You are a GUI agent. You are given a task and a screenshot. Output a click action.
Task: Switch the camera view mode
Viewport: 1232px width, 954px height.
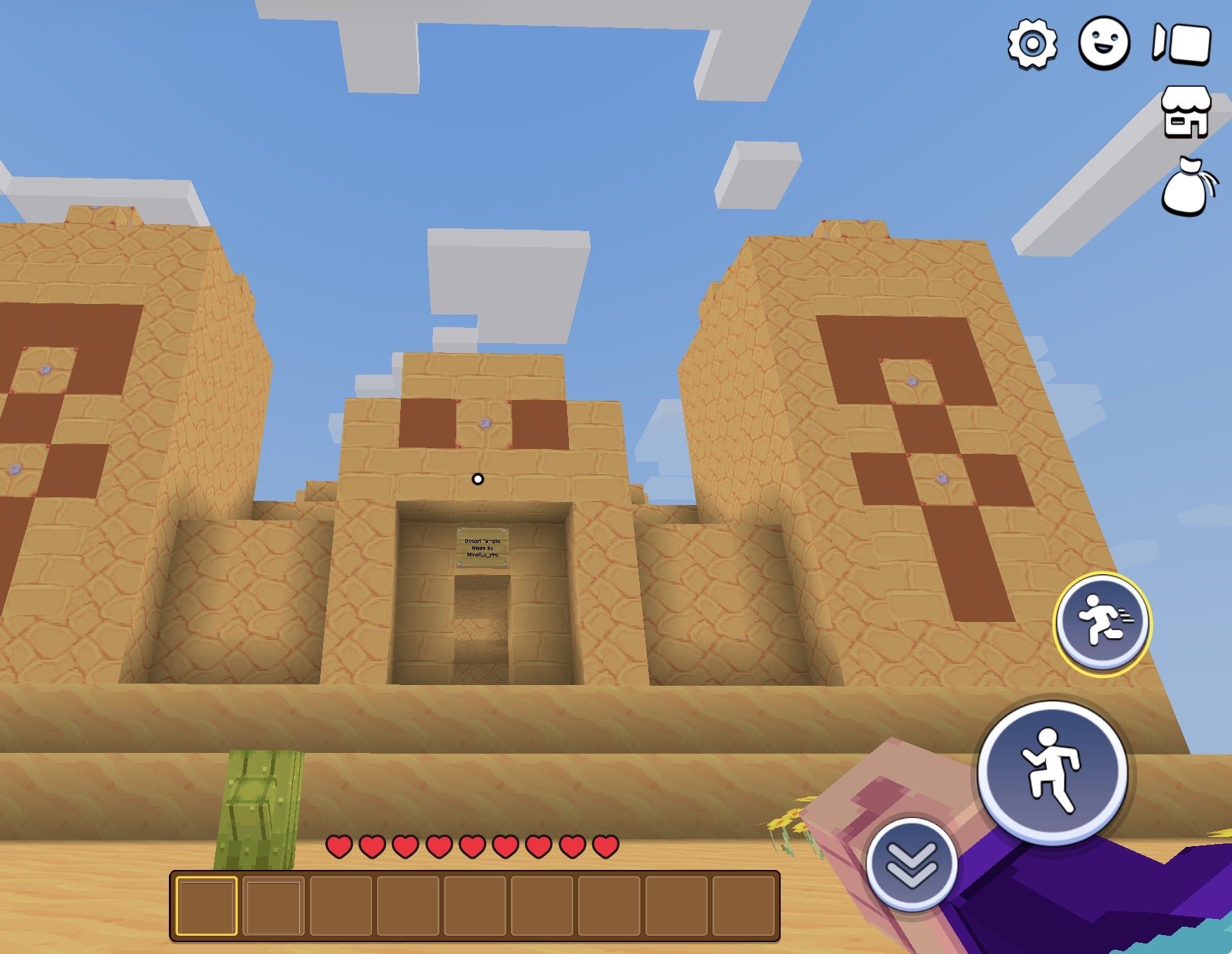coord(1182,43)
